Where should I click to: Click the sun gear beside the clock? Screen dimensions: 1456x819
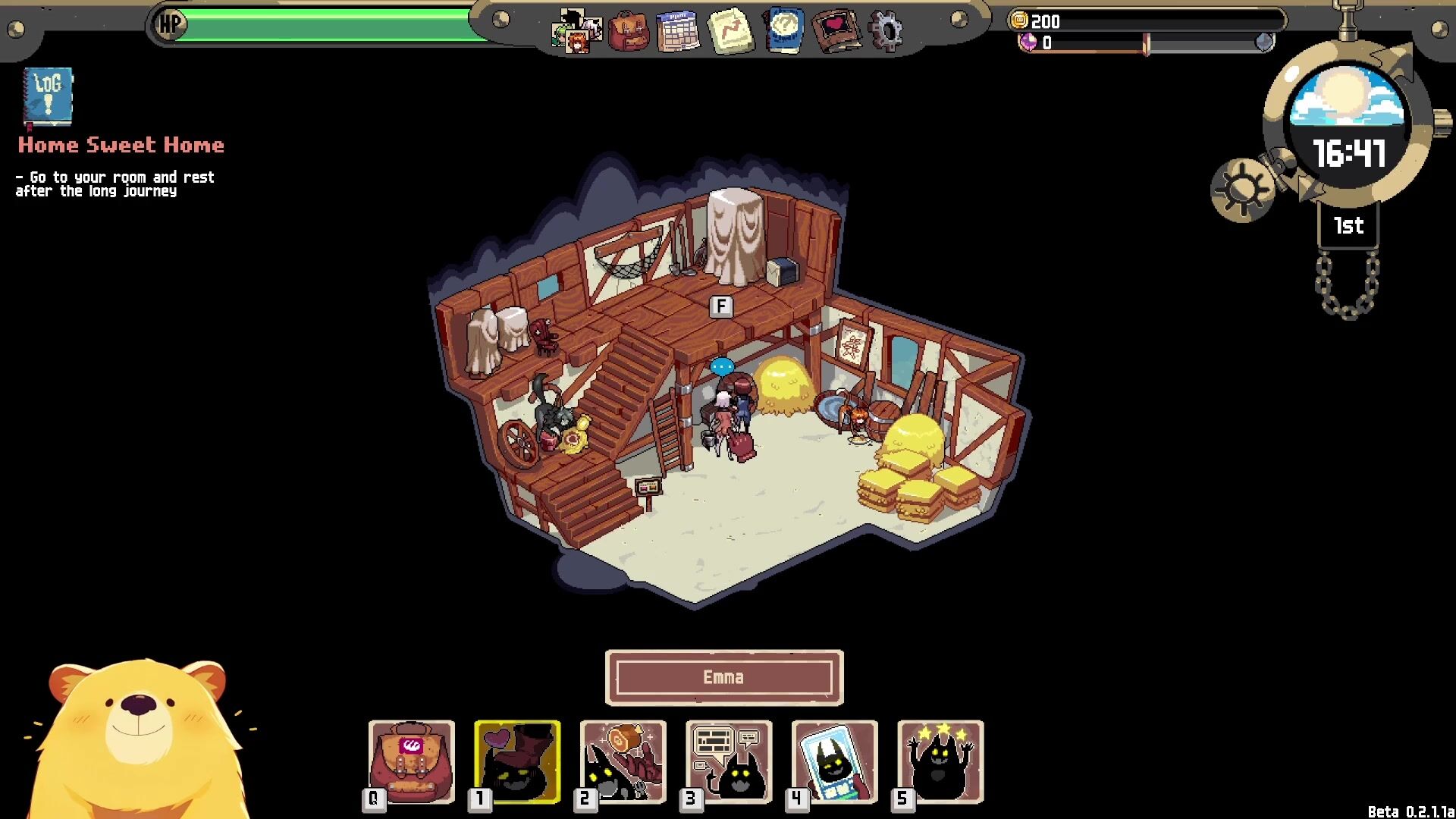pos(1241,190)
